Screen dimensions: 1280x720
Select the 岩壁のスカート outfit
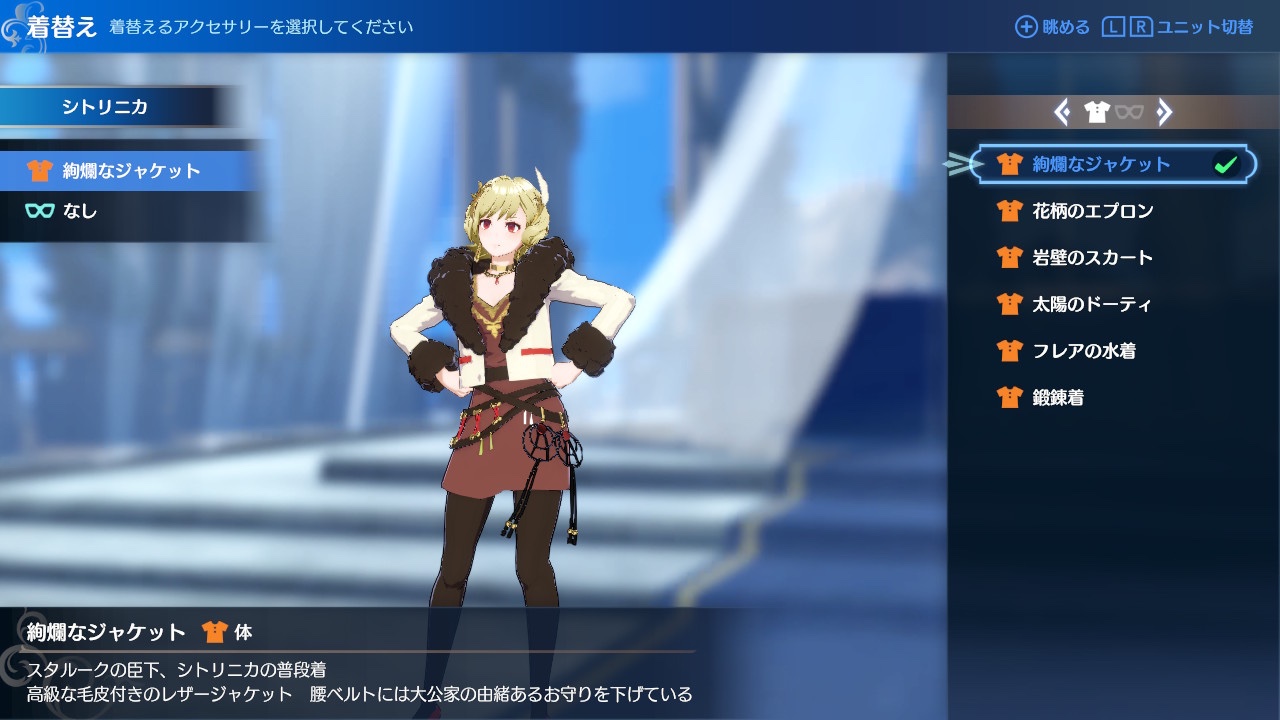click(x=1092, y=258)
